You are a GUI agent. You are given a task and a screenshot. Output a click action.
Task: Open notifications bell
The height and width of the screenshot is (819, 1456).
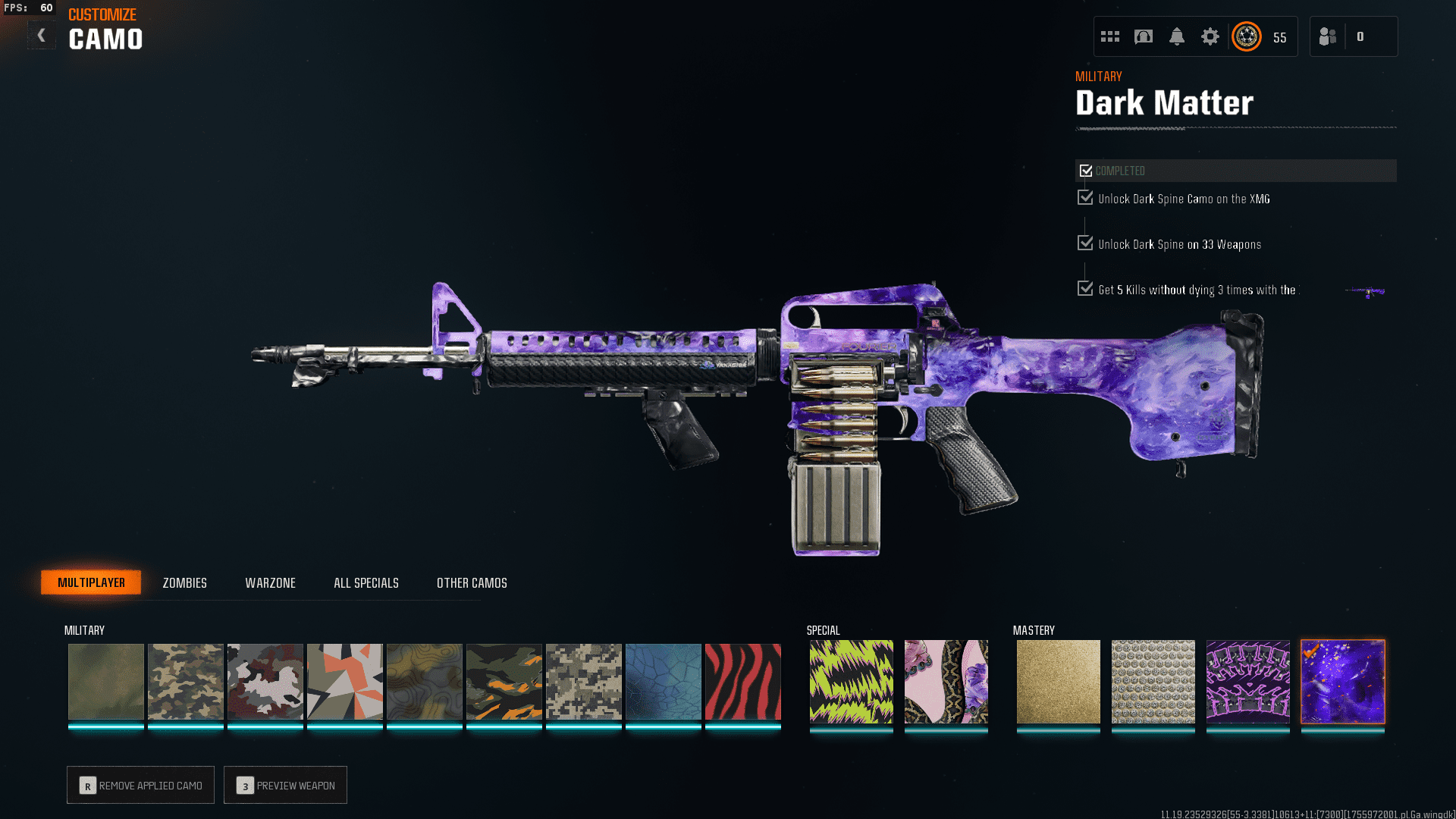1176,36
